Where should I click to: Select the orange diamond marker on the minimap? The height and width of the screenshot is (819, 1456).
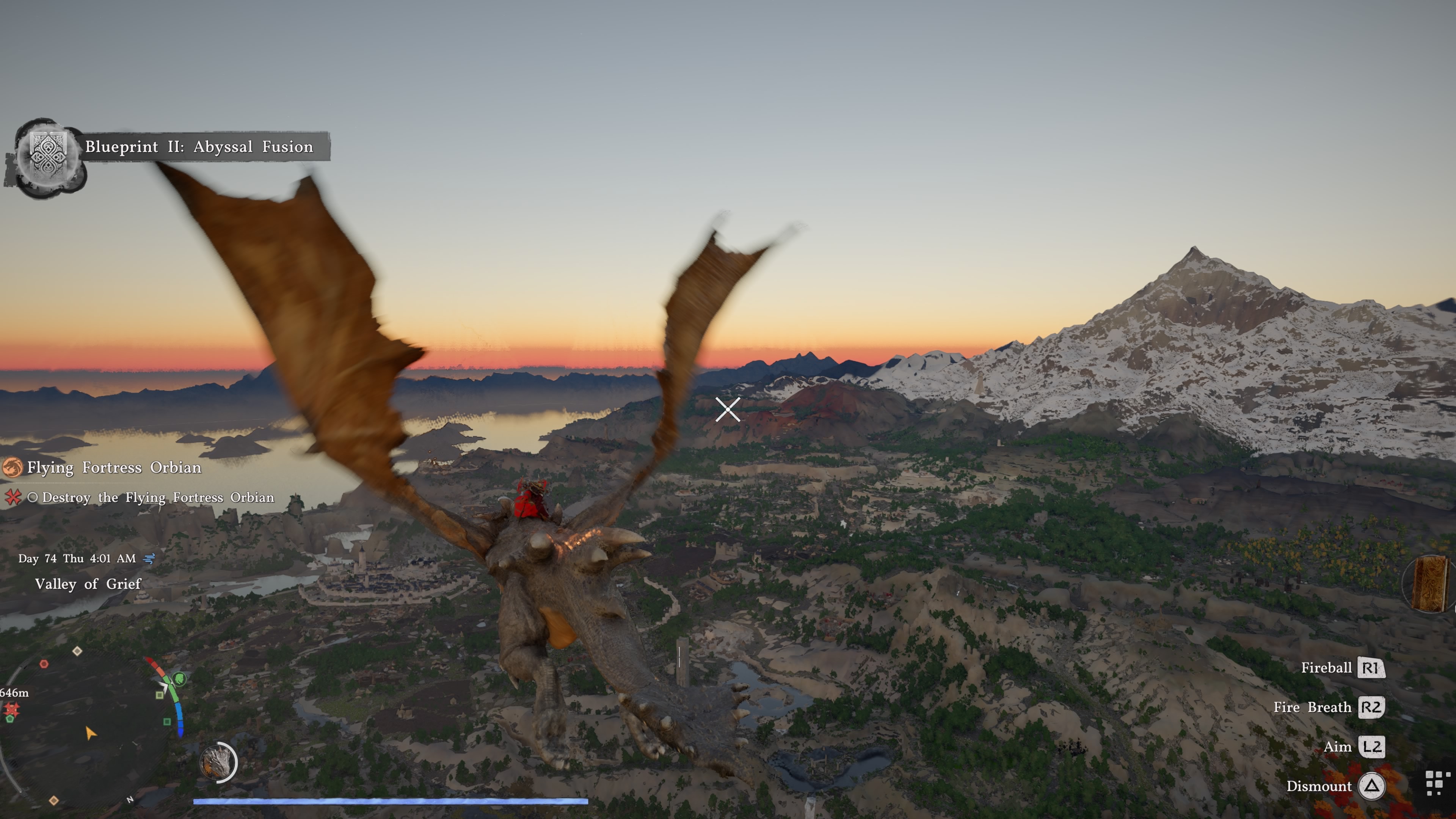[54, 800]
